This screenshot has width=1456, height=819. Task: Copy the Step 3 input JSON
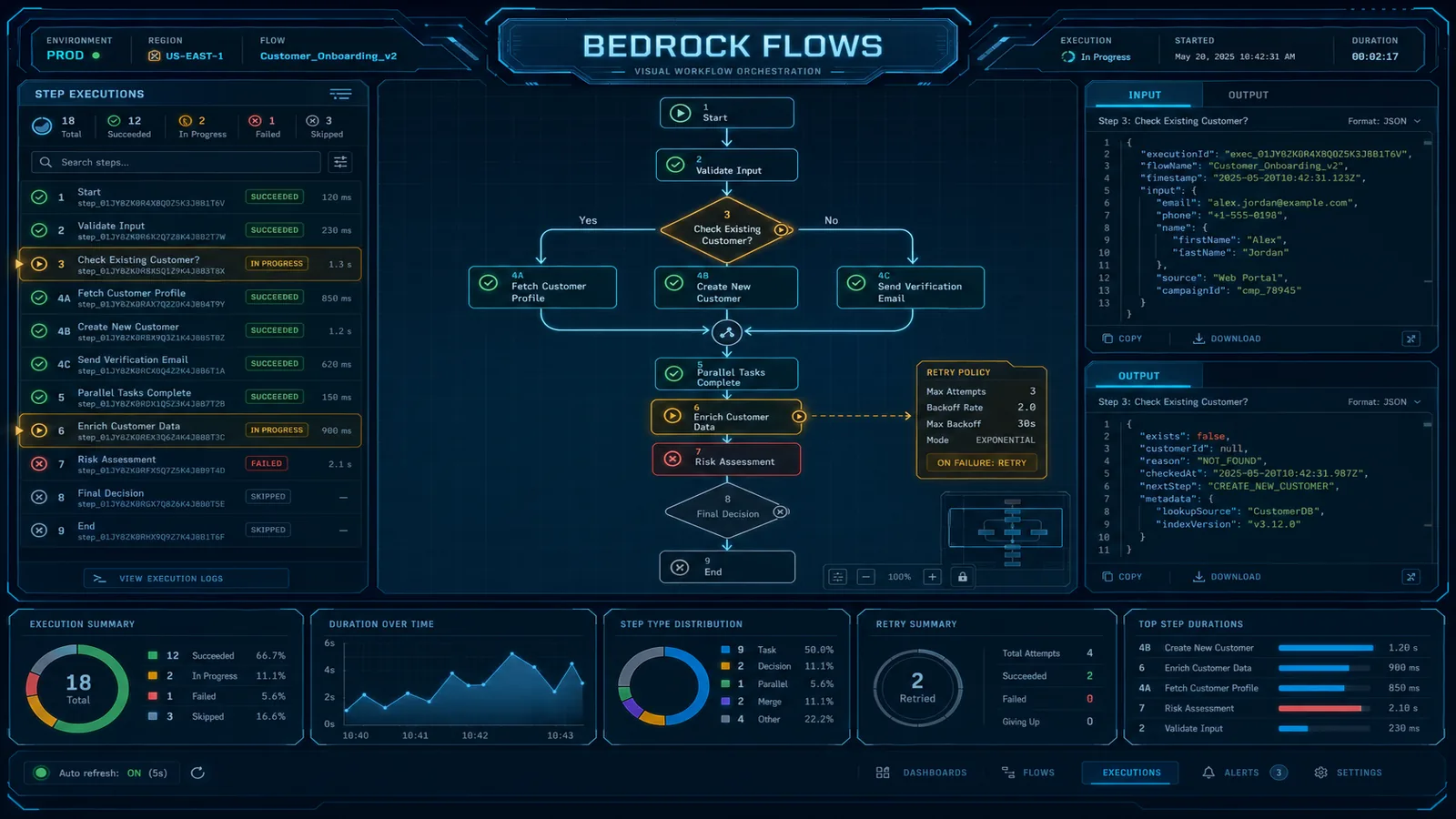click(1124, 338)
